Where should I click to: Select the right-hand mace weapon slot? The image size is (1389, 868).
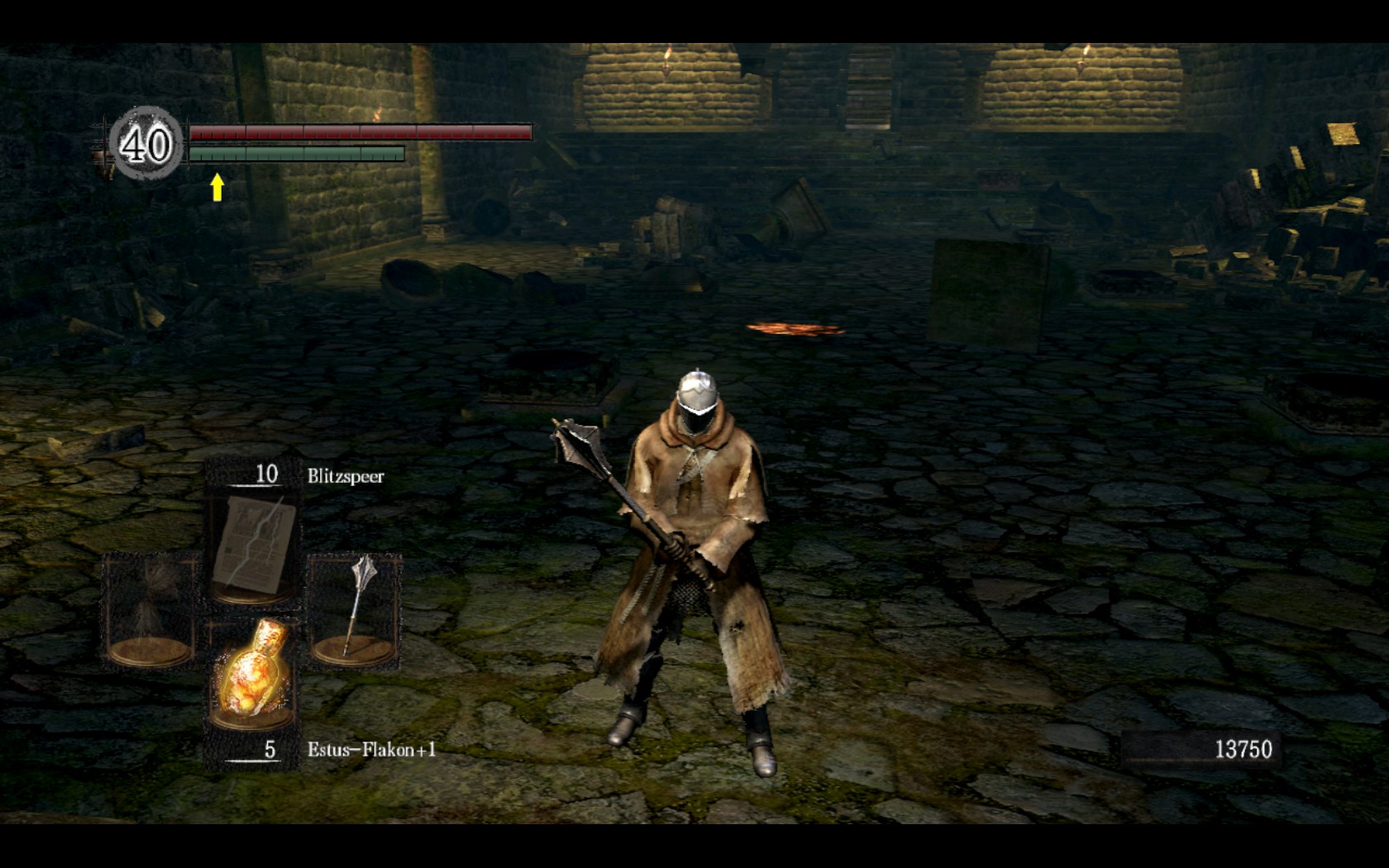click(355, 610)
